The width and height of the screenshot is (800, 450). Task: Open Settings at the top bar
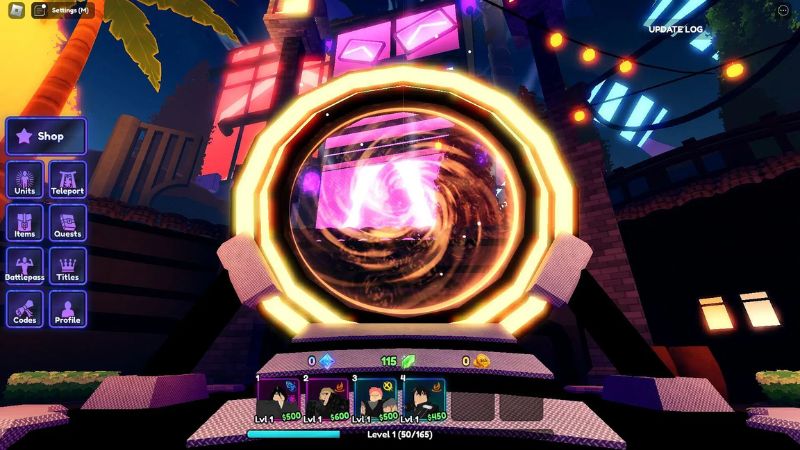(x=62, y=10)
